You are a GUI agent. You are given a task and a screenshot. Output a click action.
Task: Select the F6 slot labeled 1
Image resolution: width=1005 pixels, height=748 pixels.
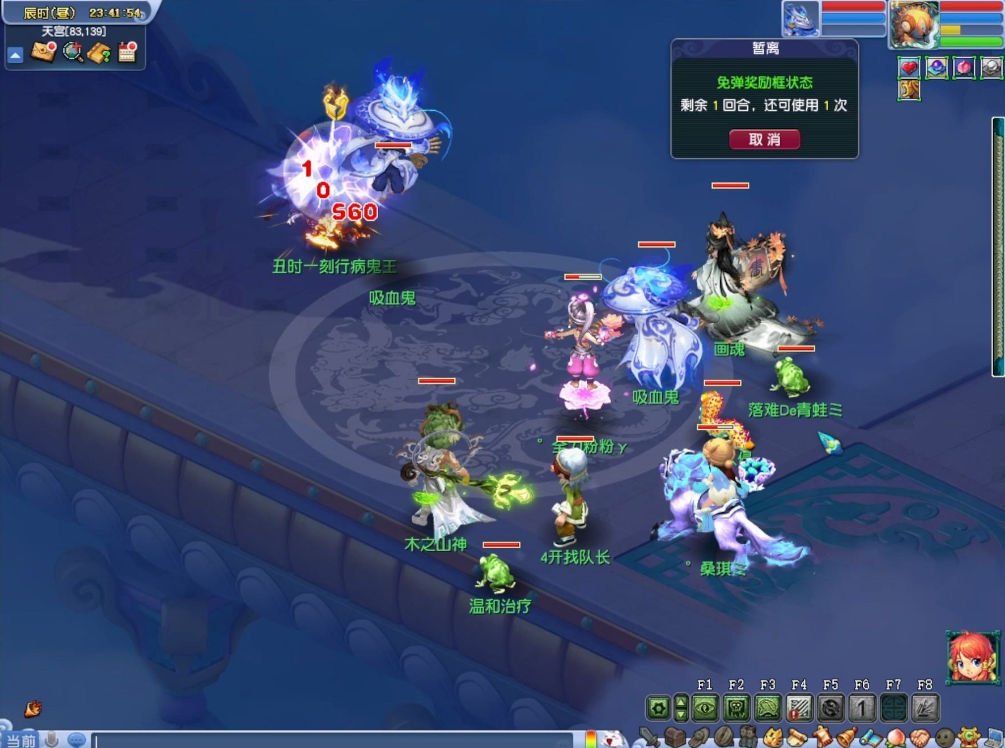(x=862, y=708)
